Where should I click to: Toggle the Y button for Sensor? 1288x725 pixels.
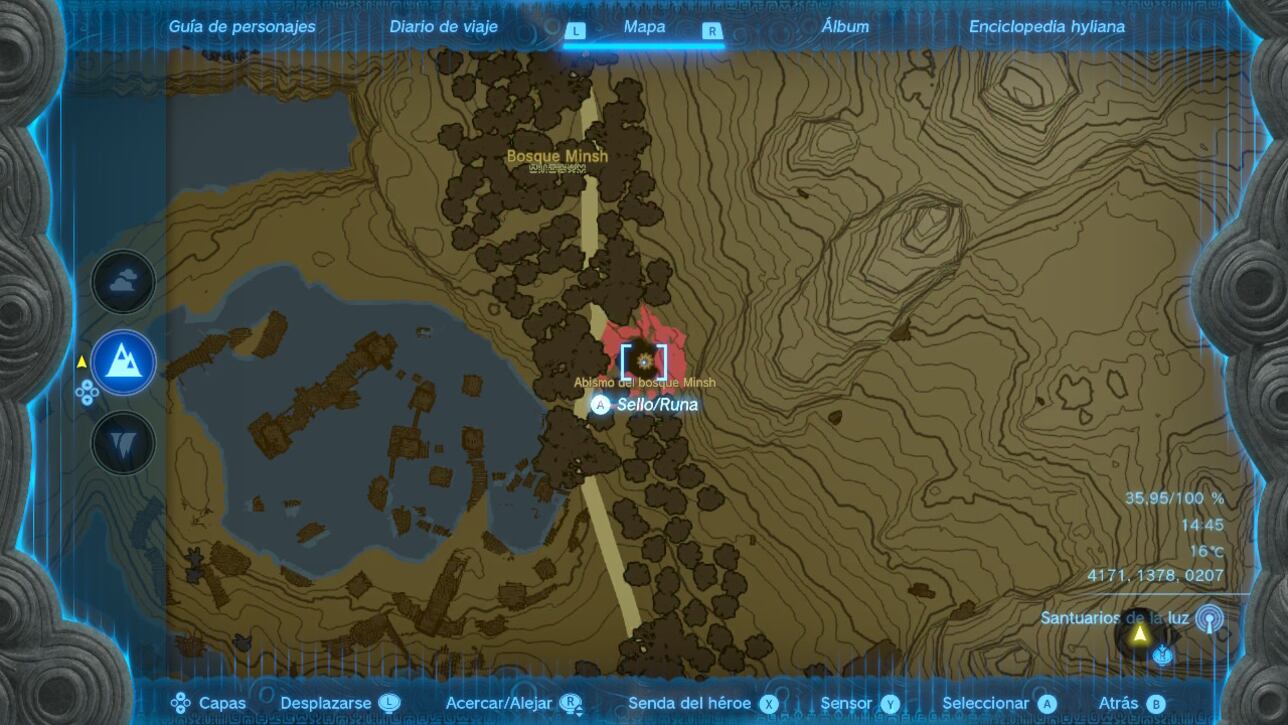pyautogui.click(x=889, y=704)
